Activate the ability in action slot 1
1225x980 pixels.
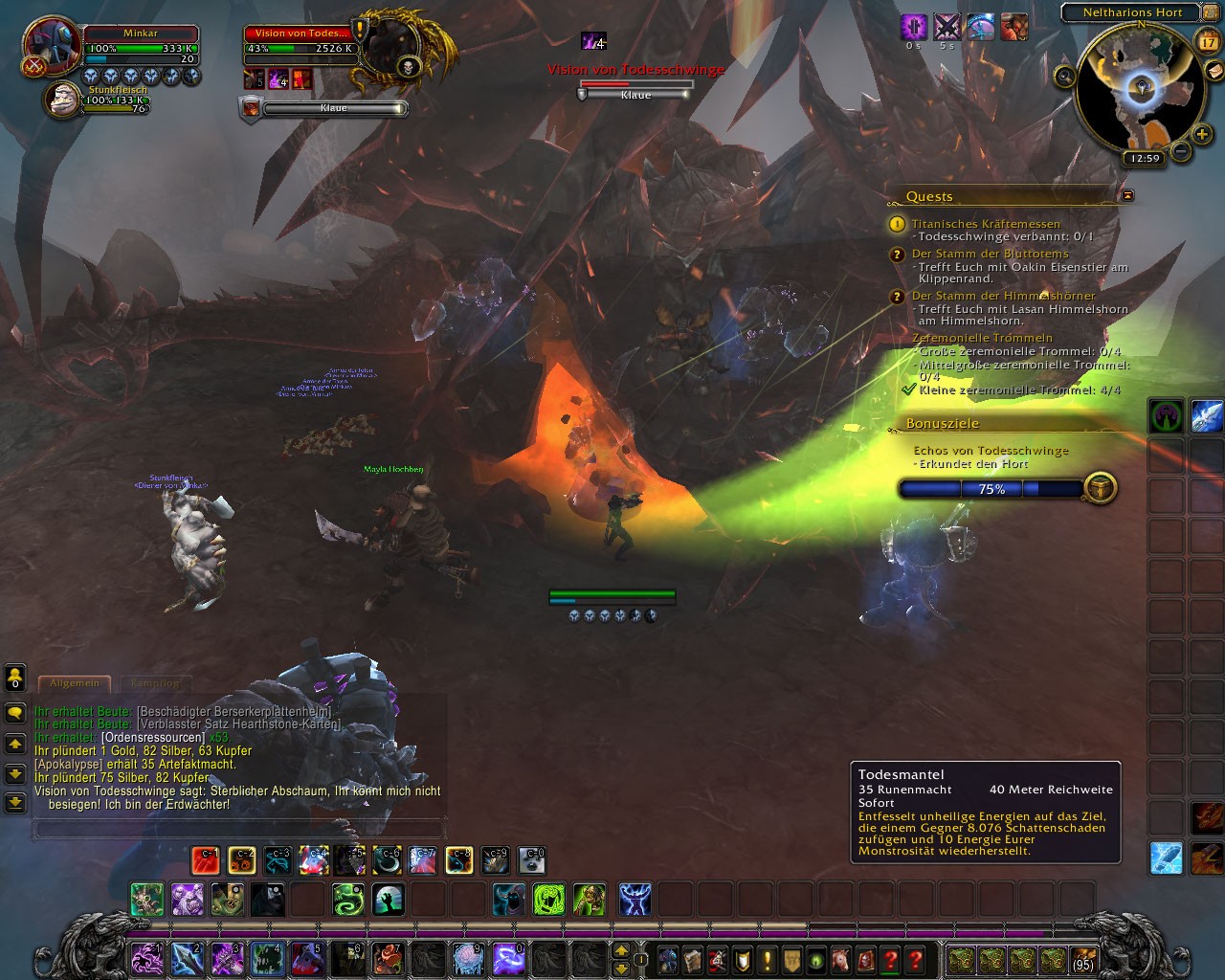(x=145, y=957)
